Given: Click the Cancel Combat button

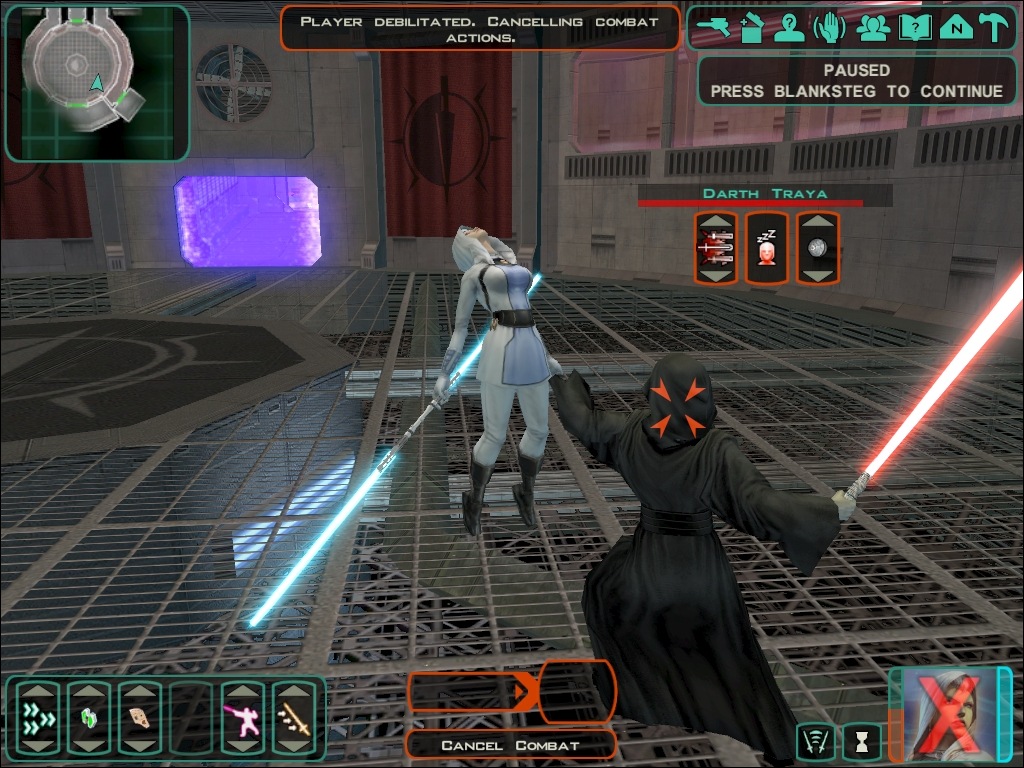Looking at the screenshot, I should coord(511,745).
